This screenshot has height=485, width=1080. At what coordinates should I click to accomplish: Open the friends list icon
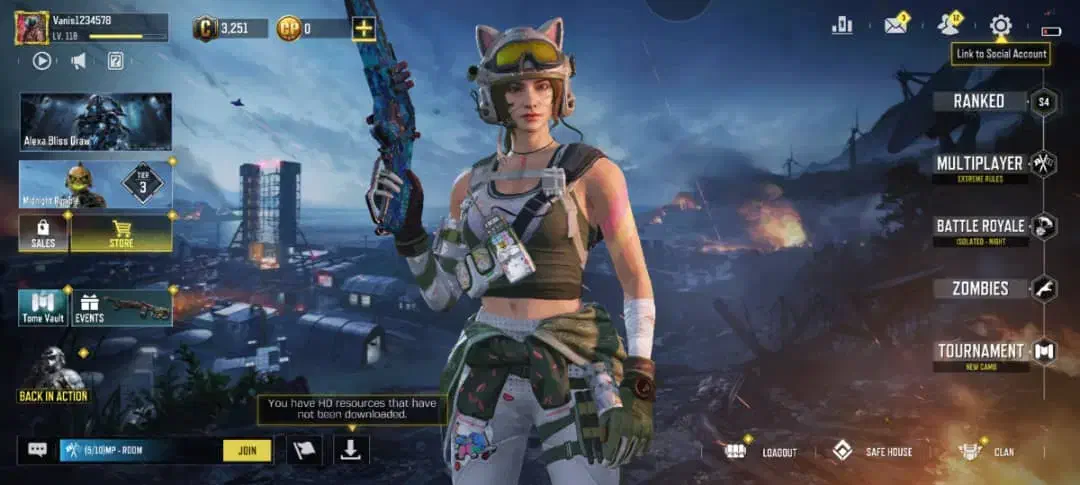tap(948, 25)
